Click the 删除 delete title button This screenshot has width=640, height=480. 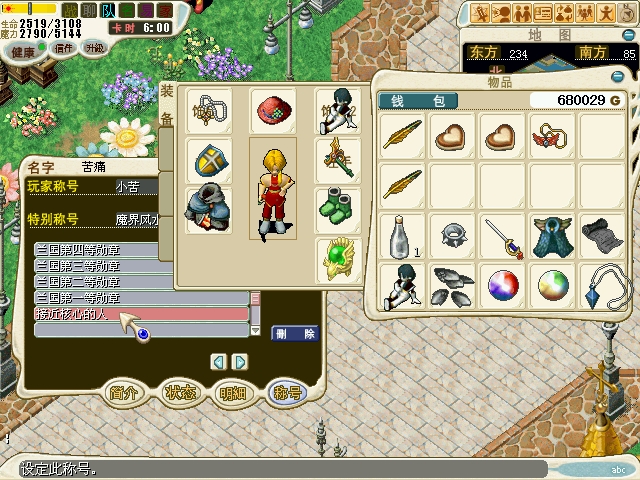[295, 333]
